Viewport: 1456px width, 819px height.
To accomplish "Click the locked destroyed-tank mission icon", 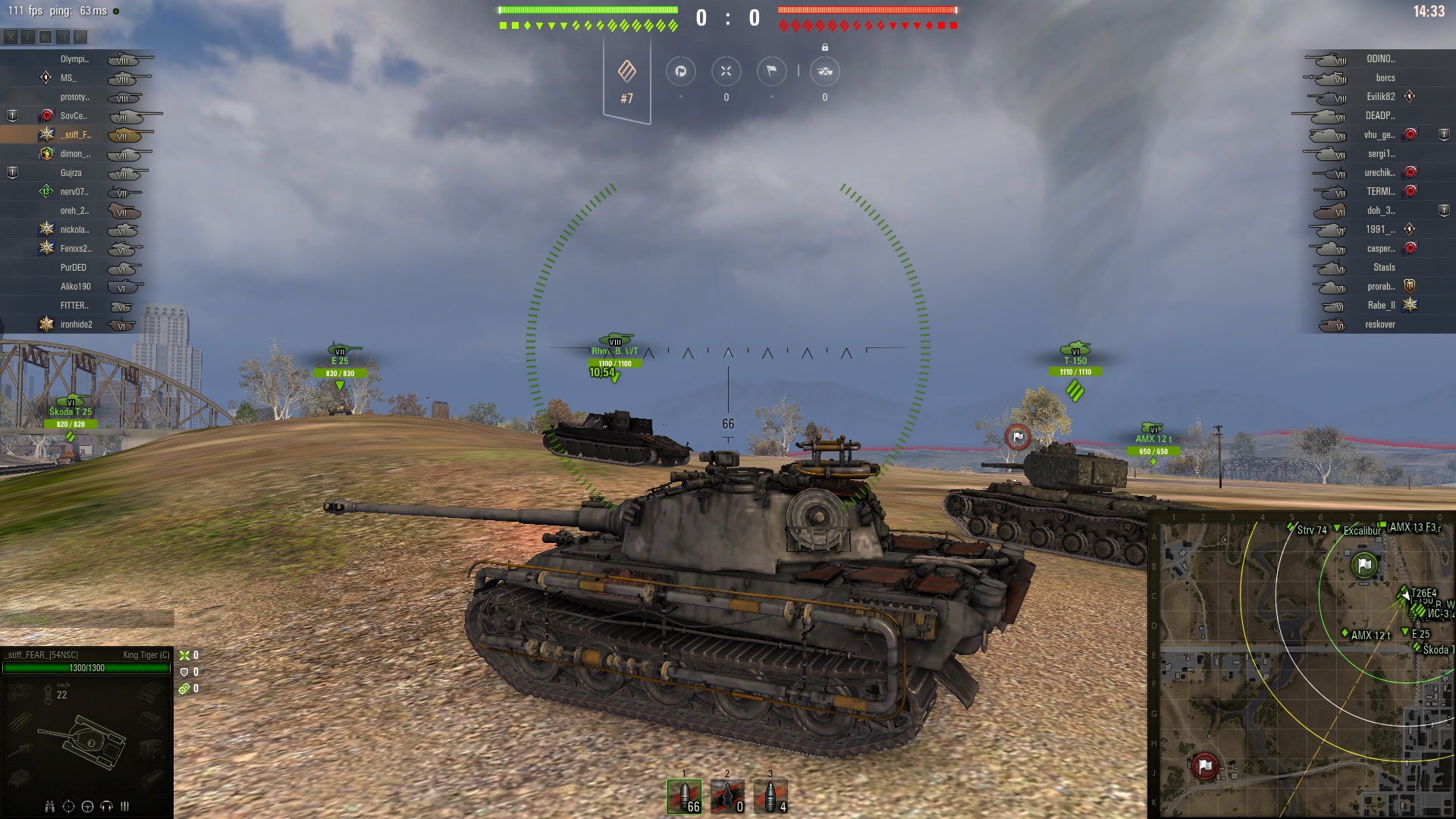I will point(824,71).
